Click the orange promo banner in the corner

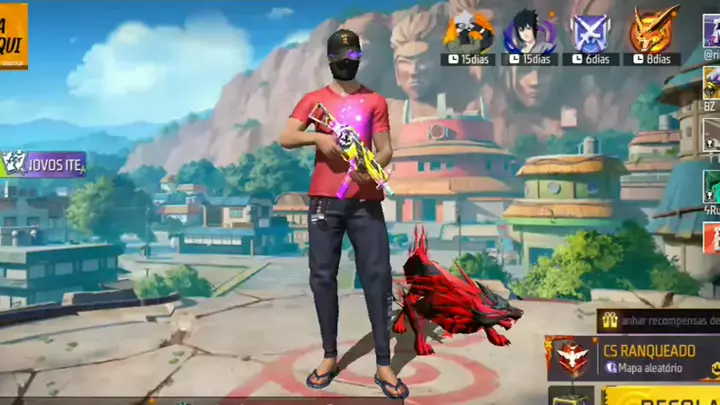(13, 36)
